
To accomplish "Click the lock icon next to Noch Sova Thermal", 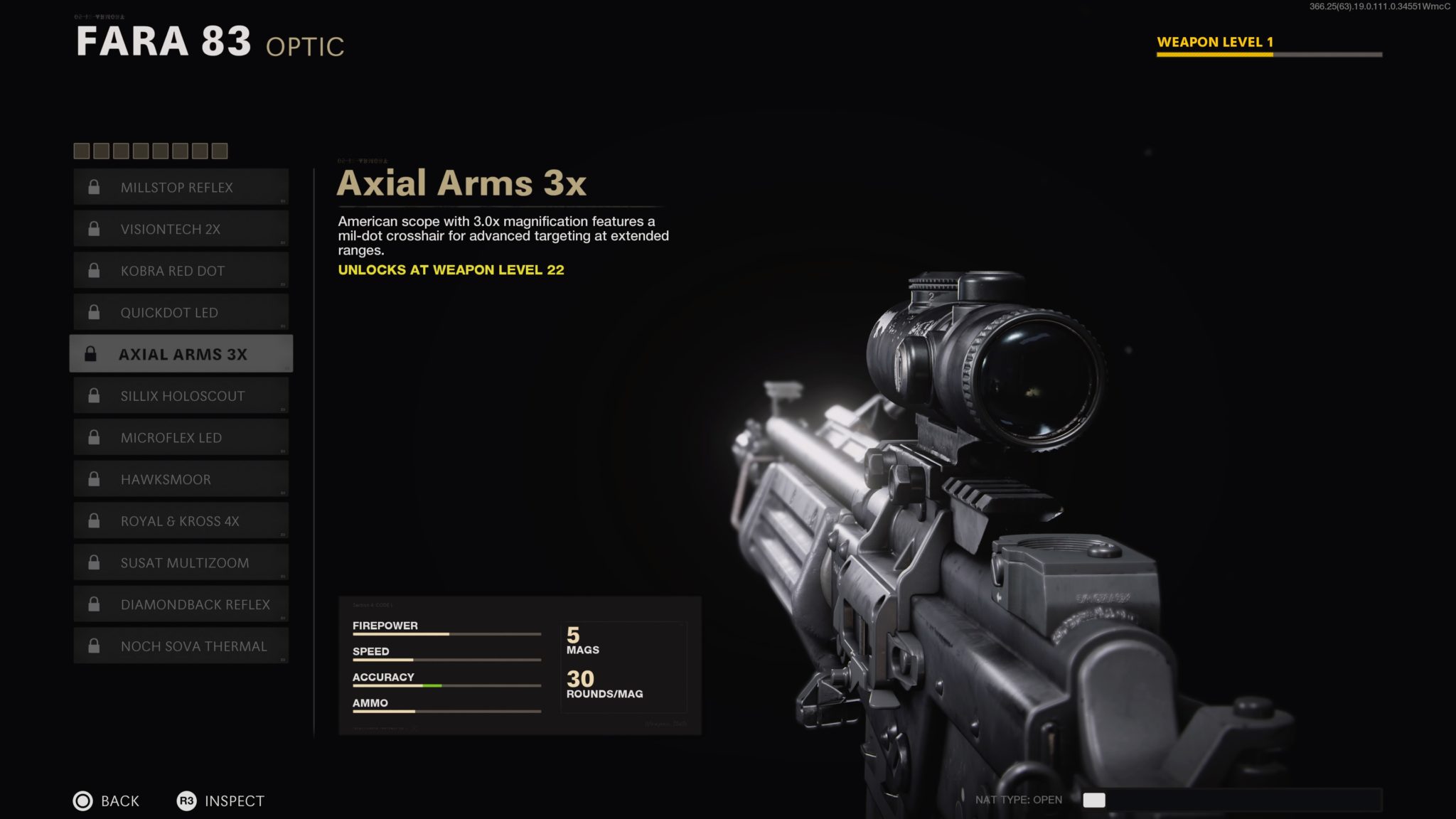I will pyautogui.click(x=93, y=646).
